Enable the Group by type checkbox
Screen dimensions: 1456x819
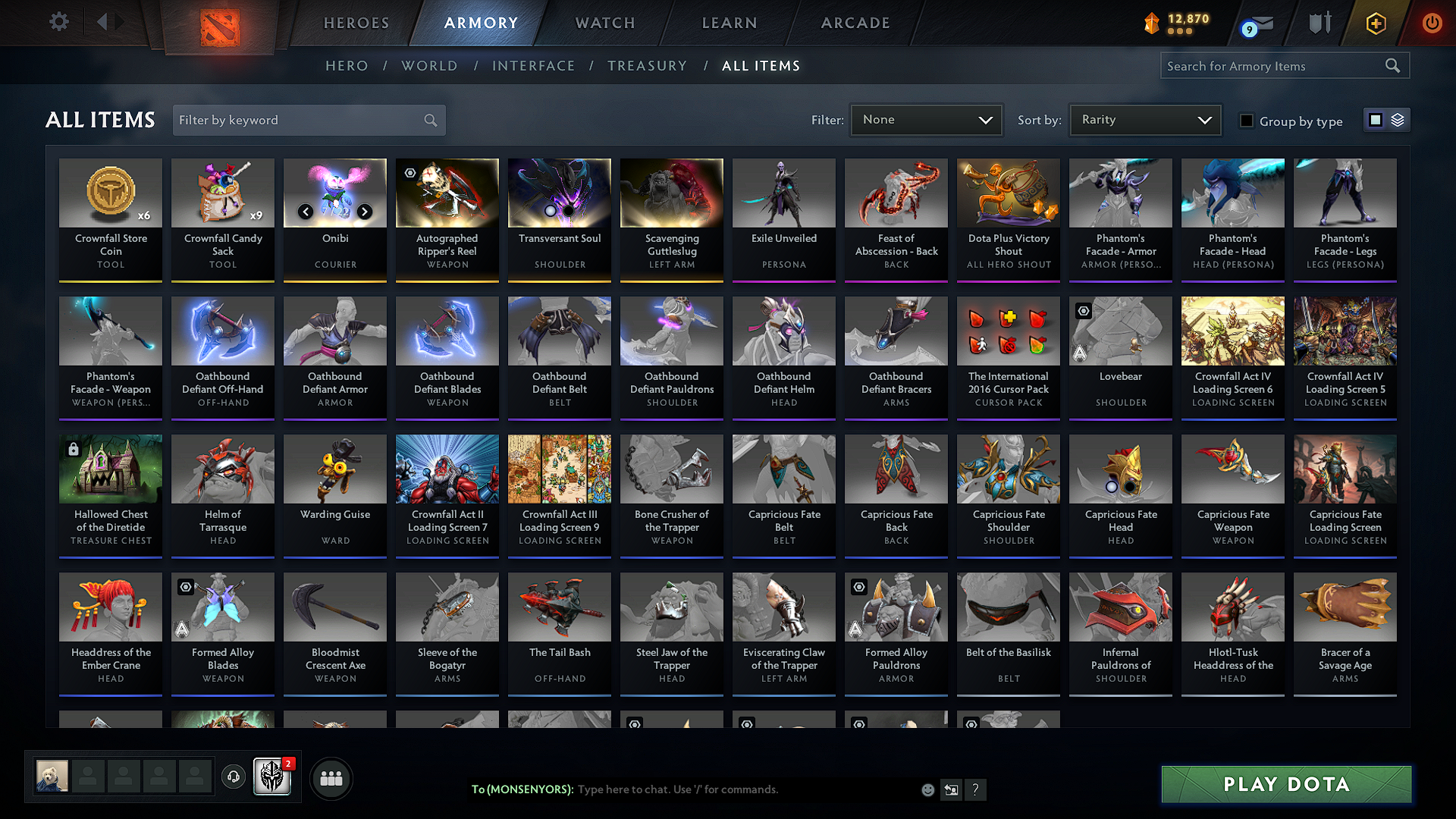[1246, 120]
